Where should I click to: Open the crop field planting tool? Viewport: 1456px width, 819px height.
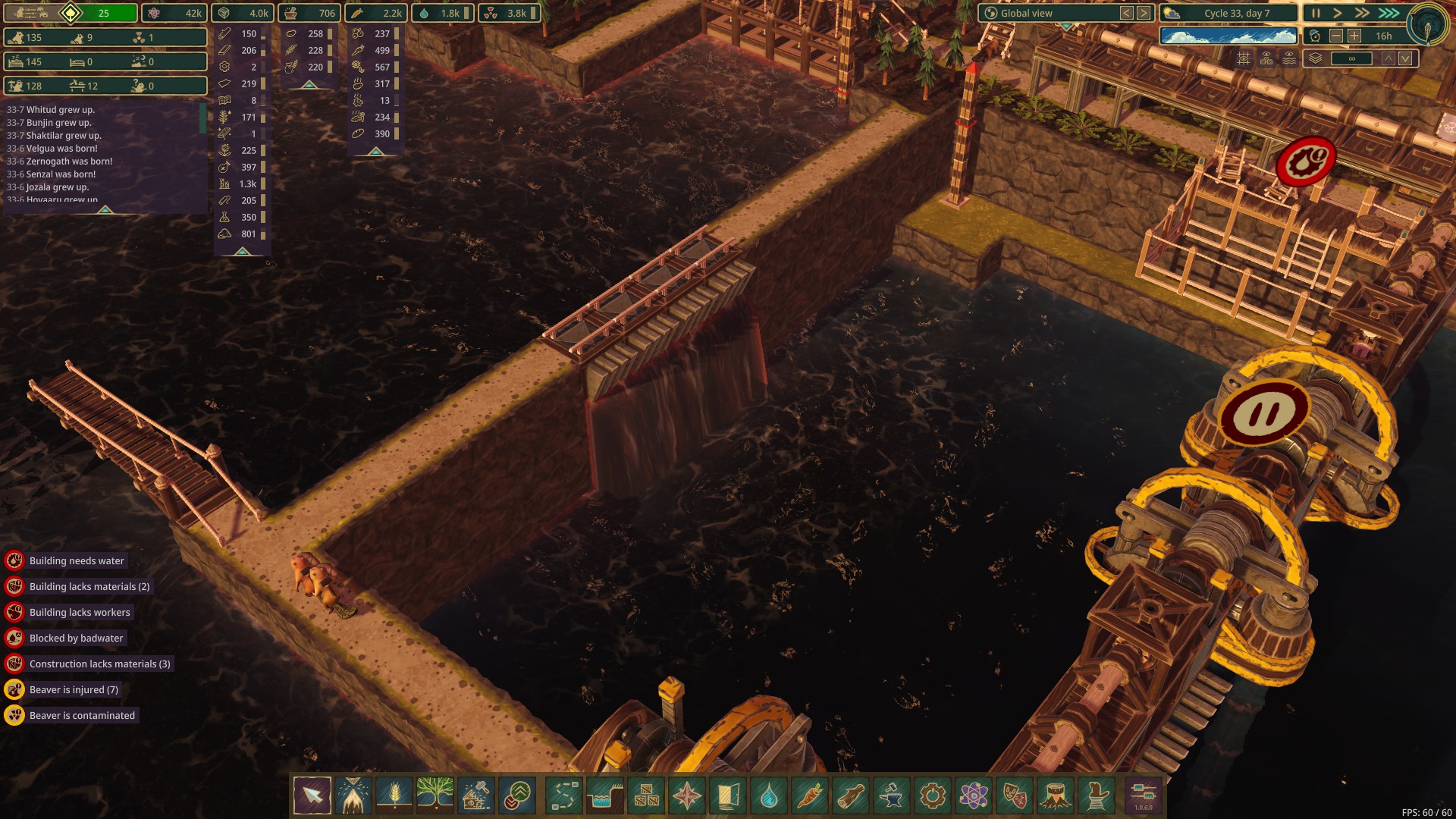(x=394, y=795)
